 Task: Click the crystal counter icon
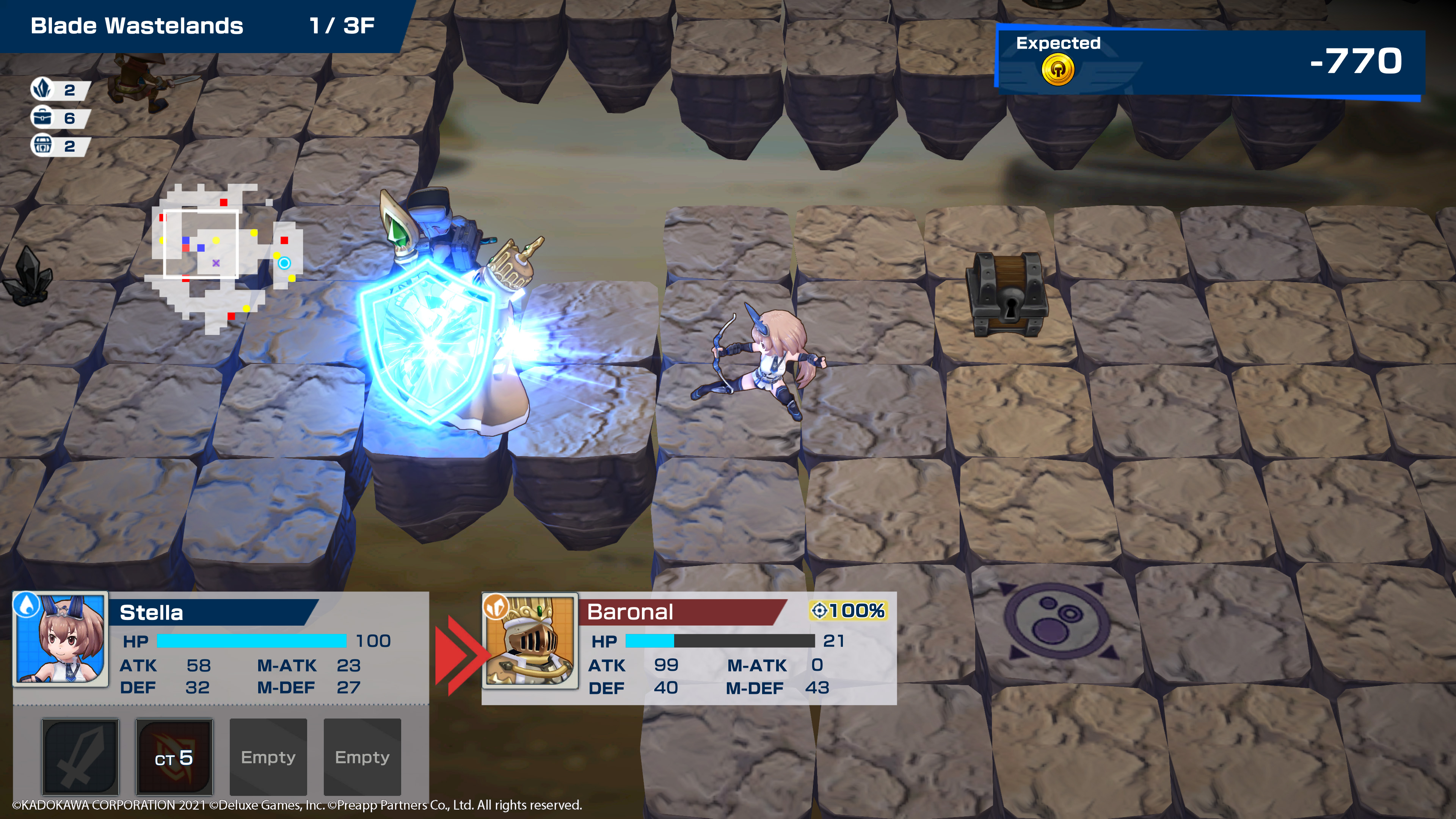click(42, 89)
